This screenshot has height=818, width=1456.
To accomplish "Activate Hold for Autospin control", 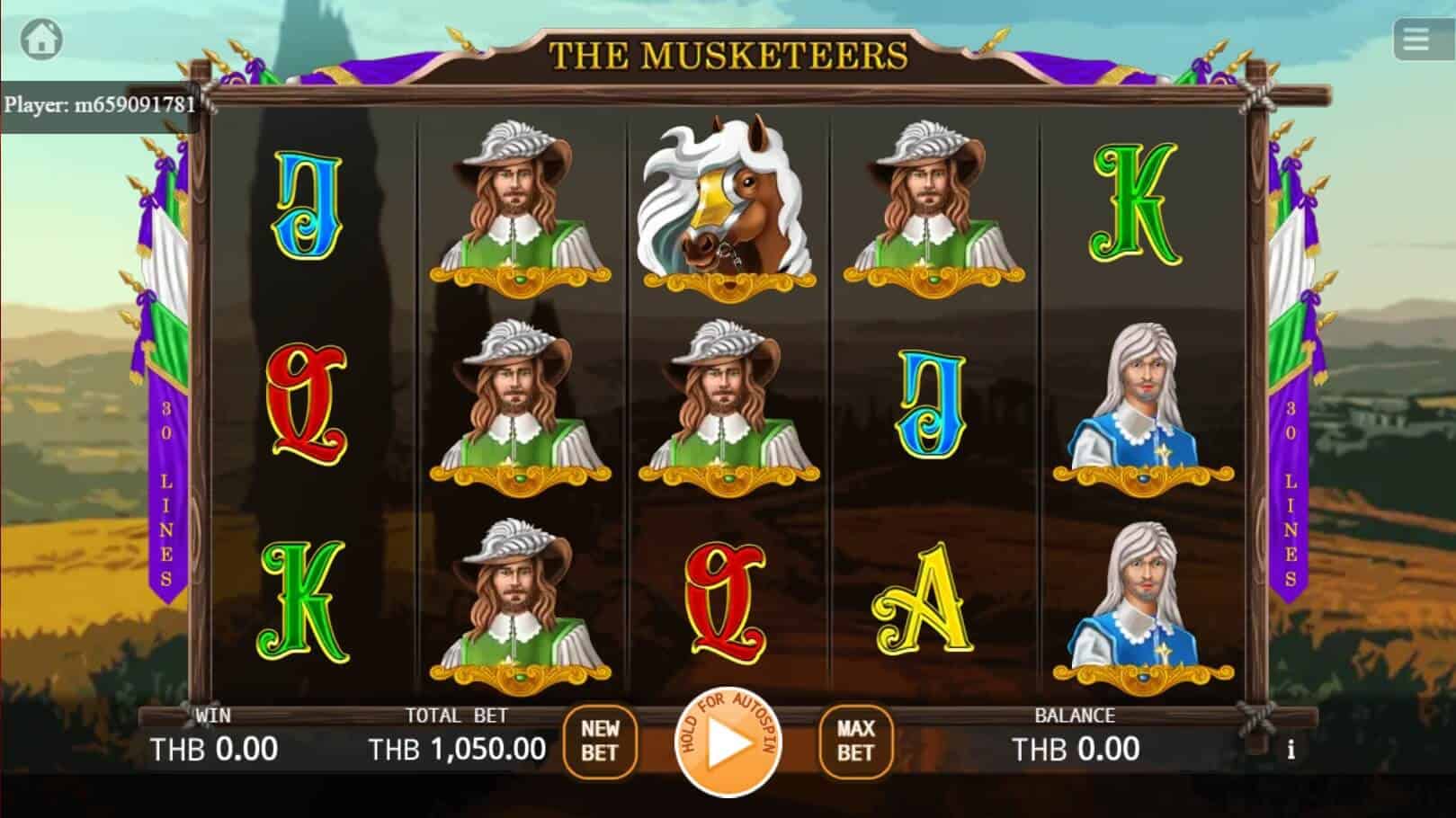I will [x=729, y=743].
